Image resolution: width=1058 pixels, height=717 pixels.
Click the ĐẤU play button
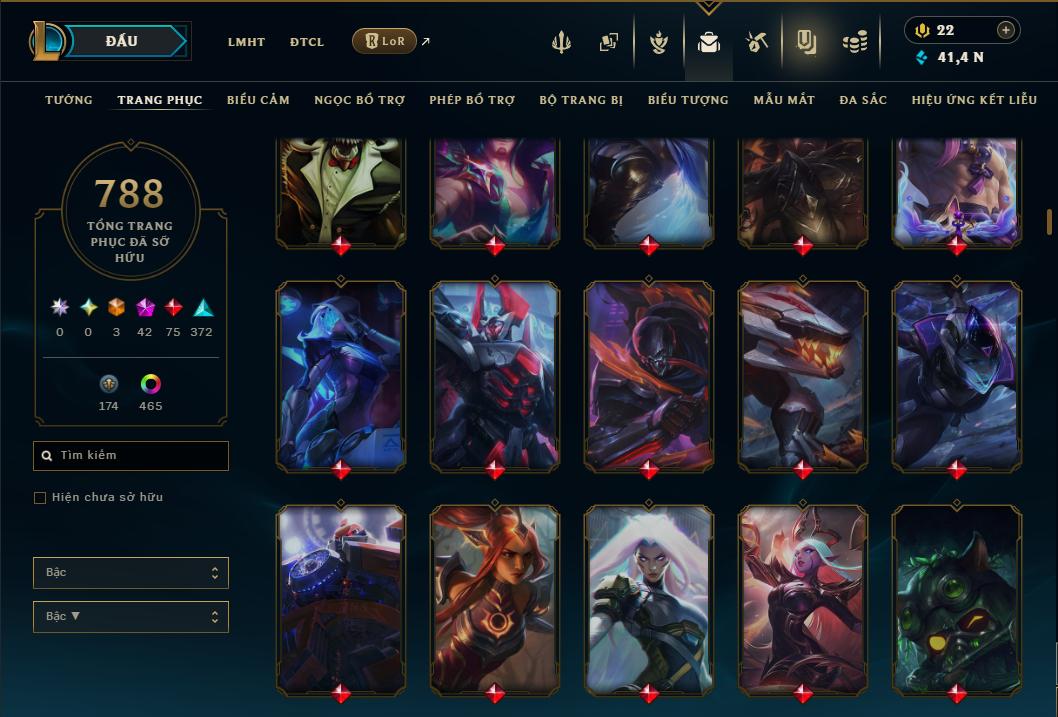(122, 41)
